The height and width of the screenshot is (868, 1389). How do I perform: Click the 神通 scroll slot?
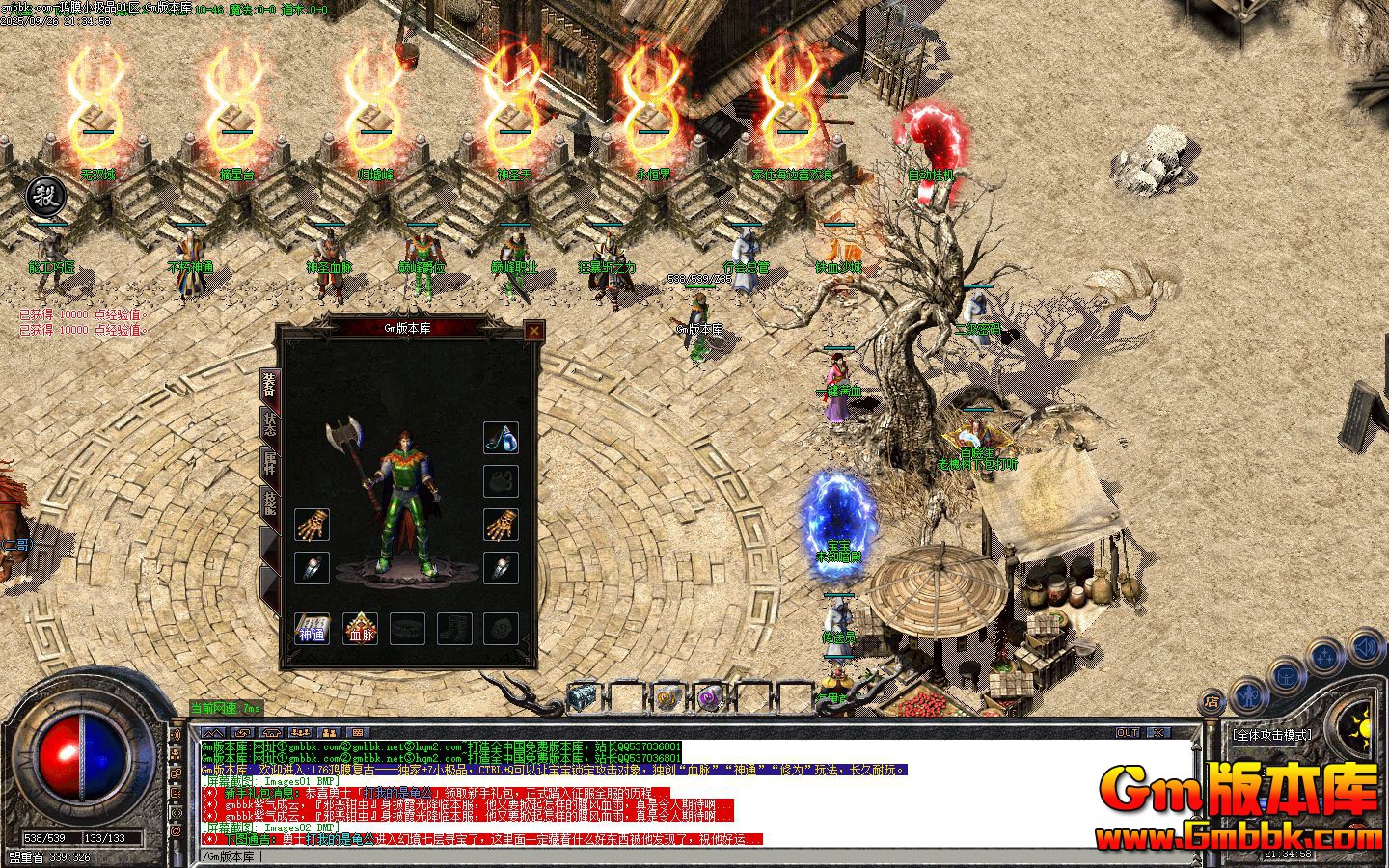coord(312,629)
